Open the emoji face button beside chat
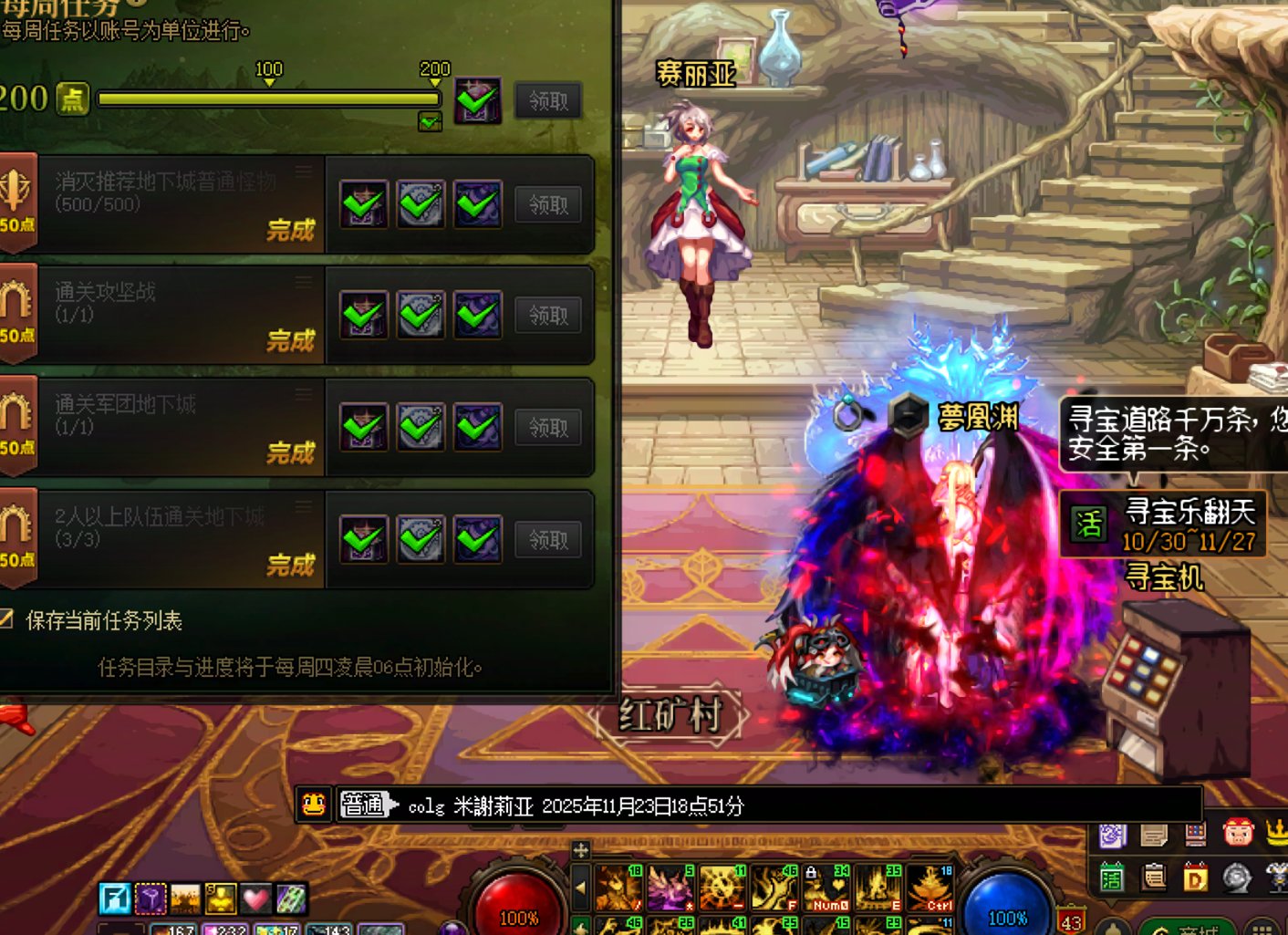The width and height of the screenshot is (1288, 935). coord(313,805)
